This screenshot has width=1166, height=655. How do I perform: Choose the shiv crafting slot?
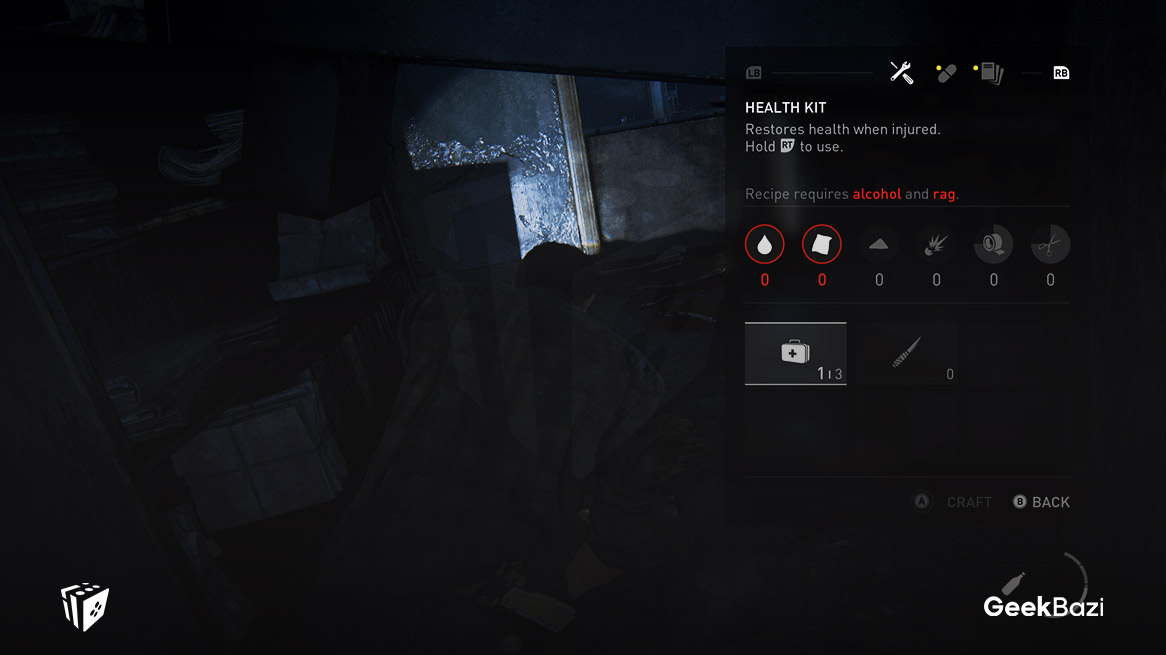click(908, 354)
